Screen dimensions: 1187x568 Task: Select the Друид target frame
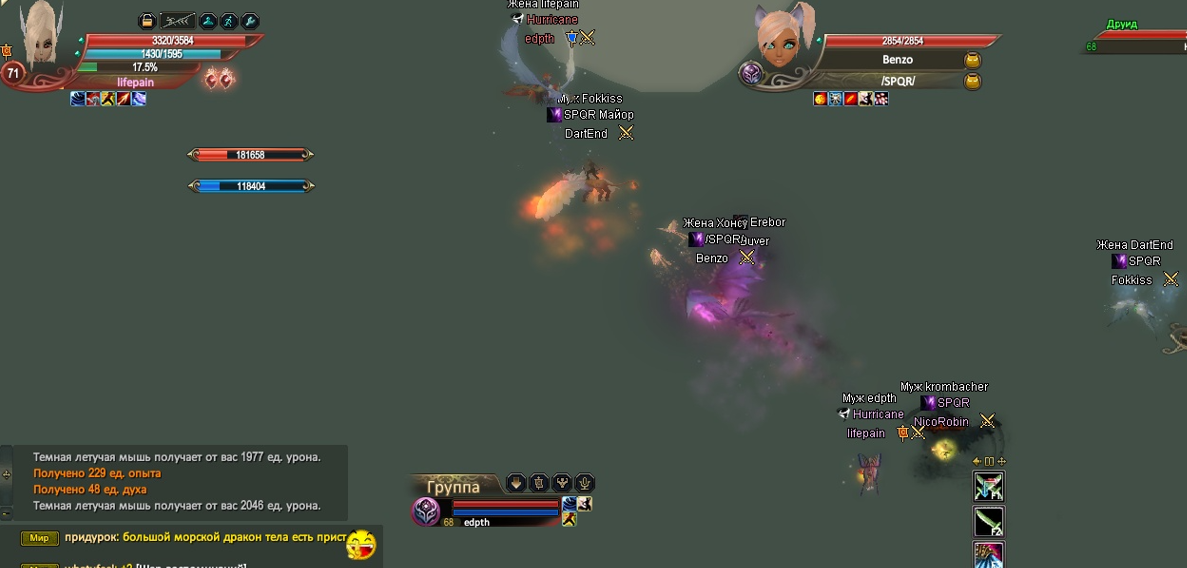(1137, 40)
